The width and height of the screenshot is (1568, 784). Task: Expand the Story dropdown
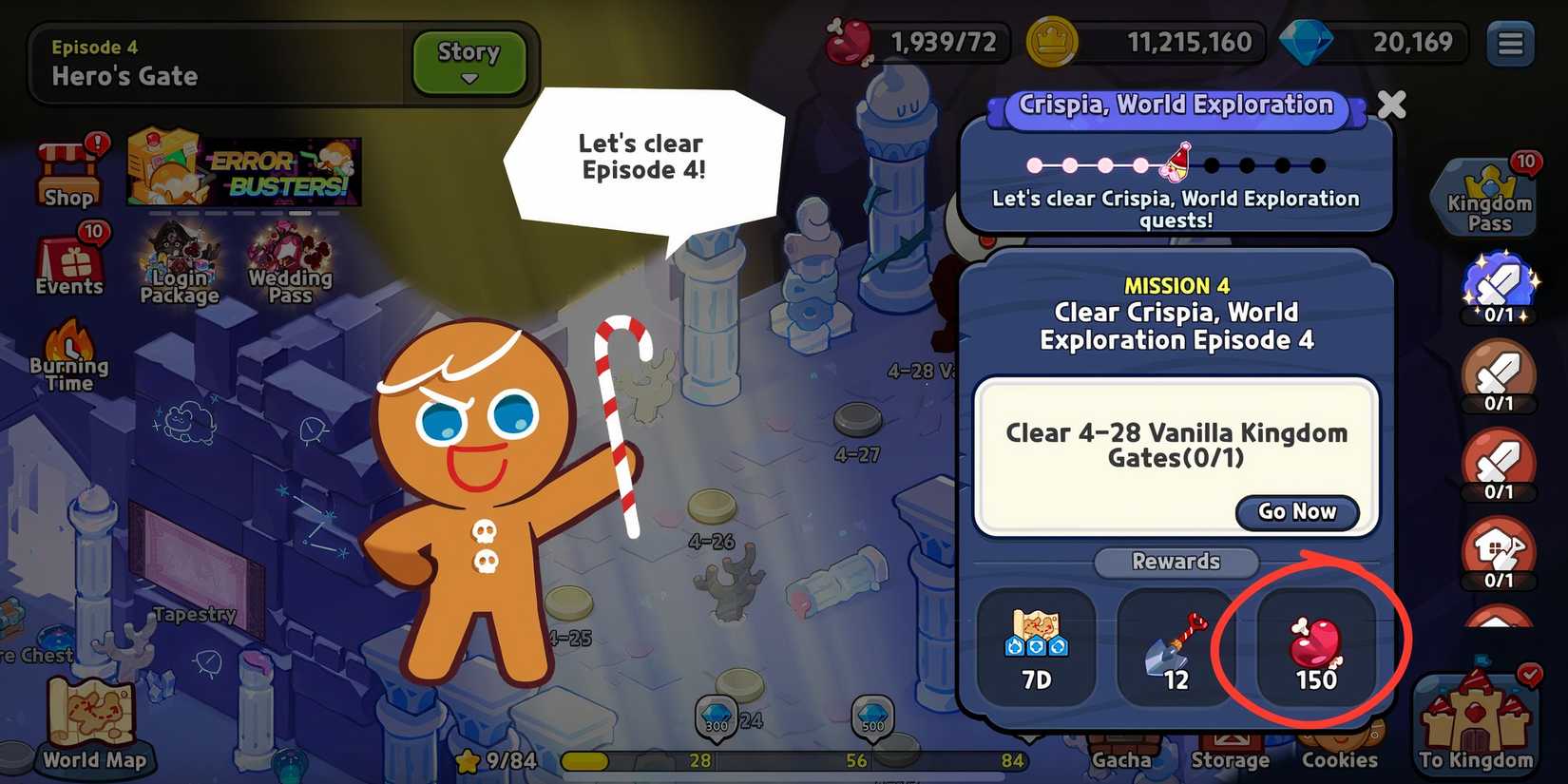click(x=467, y=62)
